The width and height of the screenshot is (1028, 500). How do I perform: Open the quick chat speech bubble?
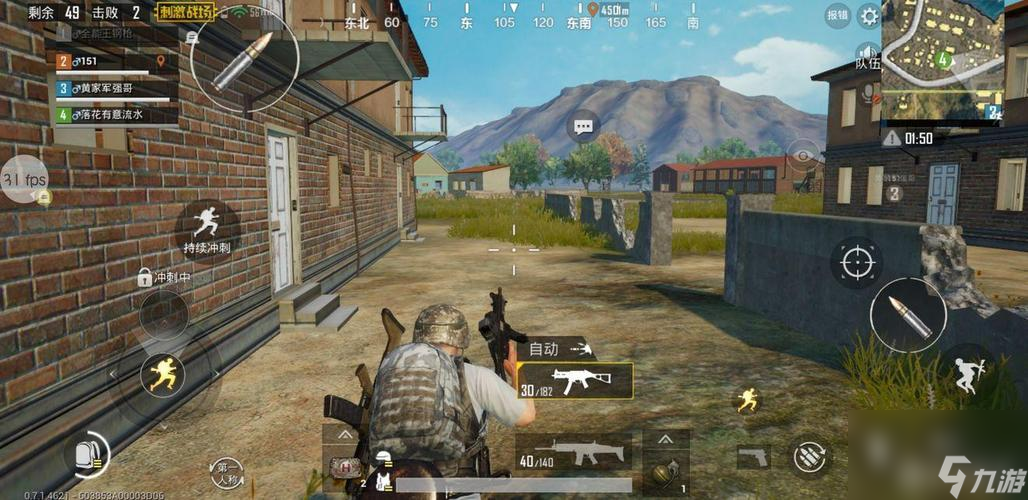pos(583,127)
